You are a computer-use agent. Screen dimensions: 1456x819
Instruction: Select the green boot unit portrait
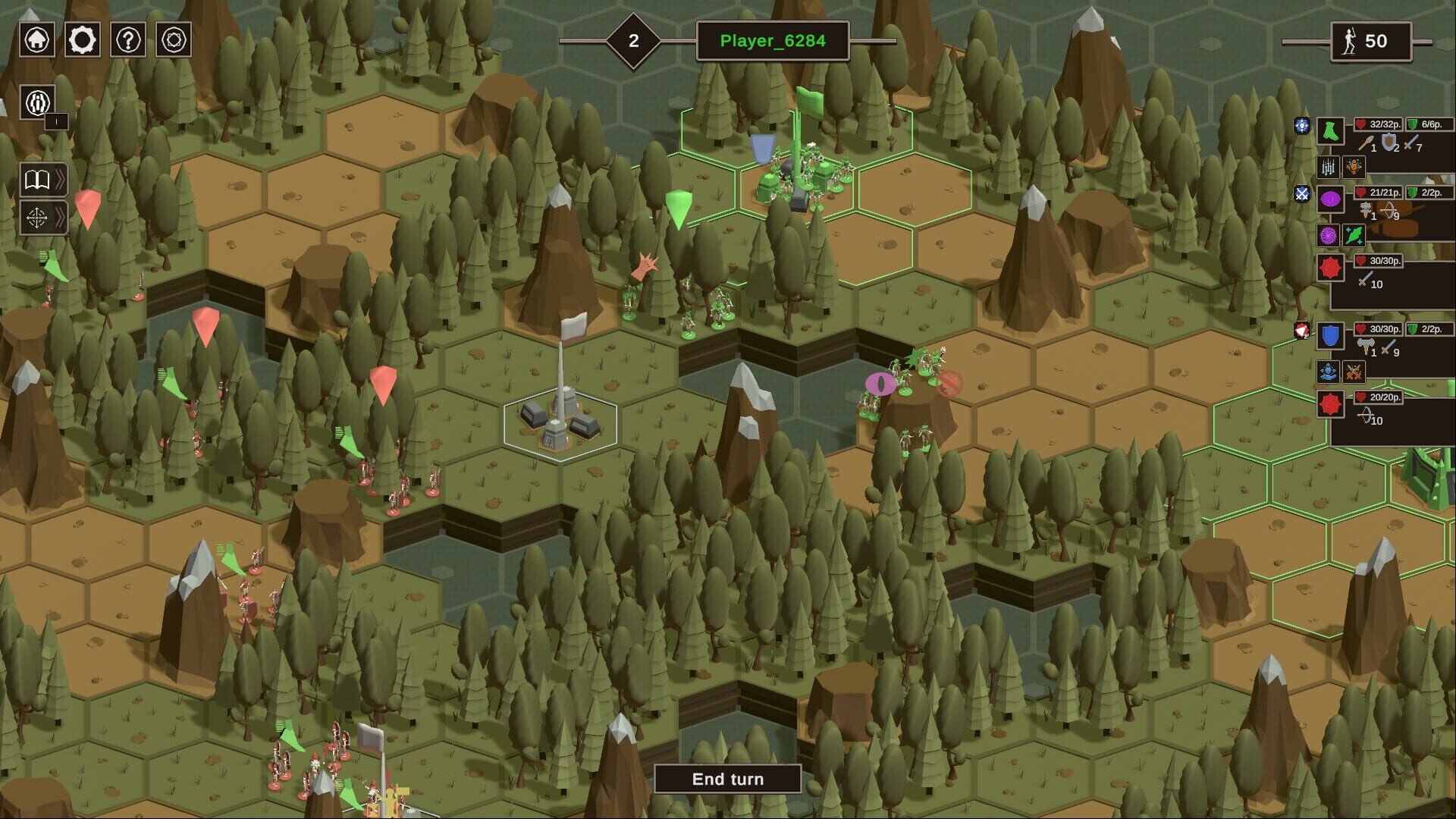tap(1329, 130)
